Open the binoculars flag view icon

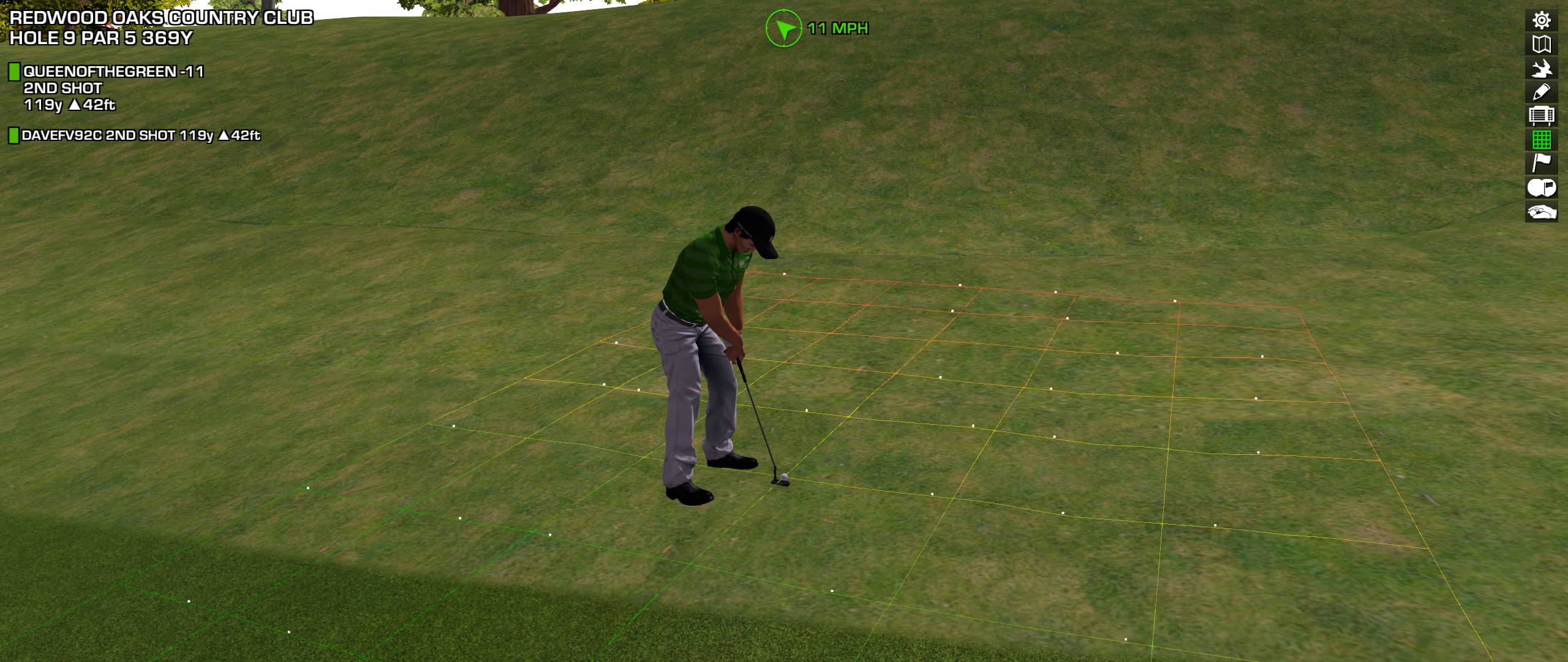tap(1541, 188)
